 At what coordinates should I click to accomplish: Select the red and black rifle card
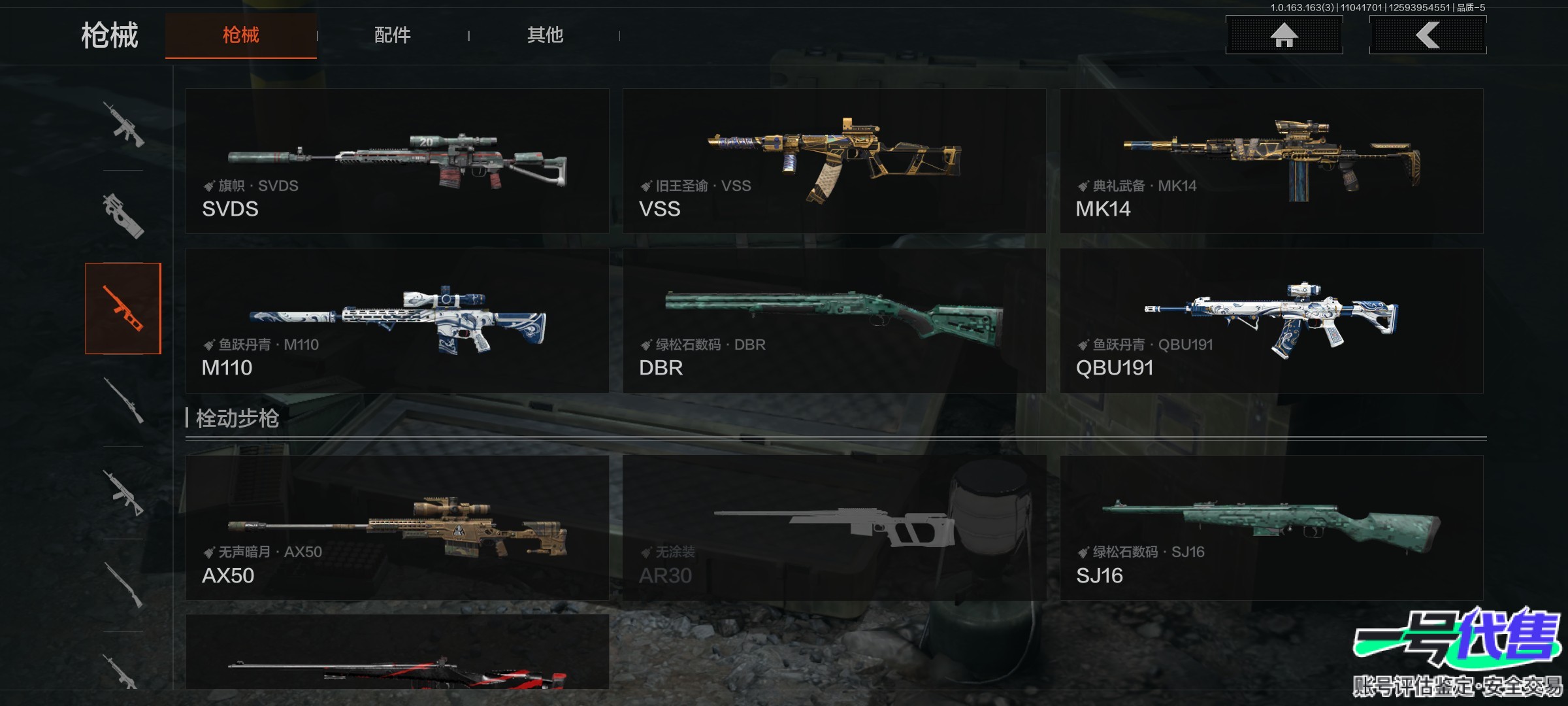(397, 654)
